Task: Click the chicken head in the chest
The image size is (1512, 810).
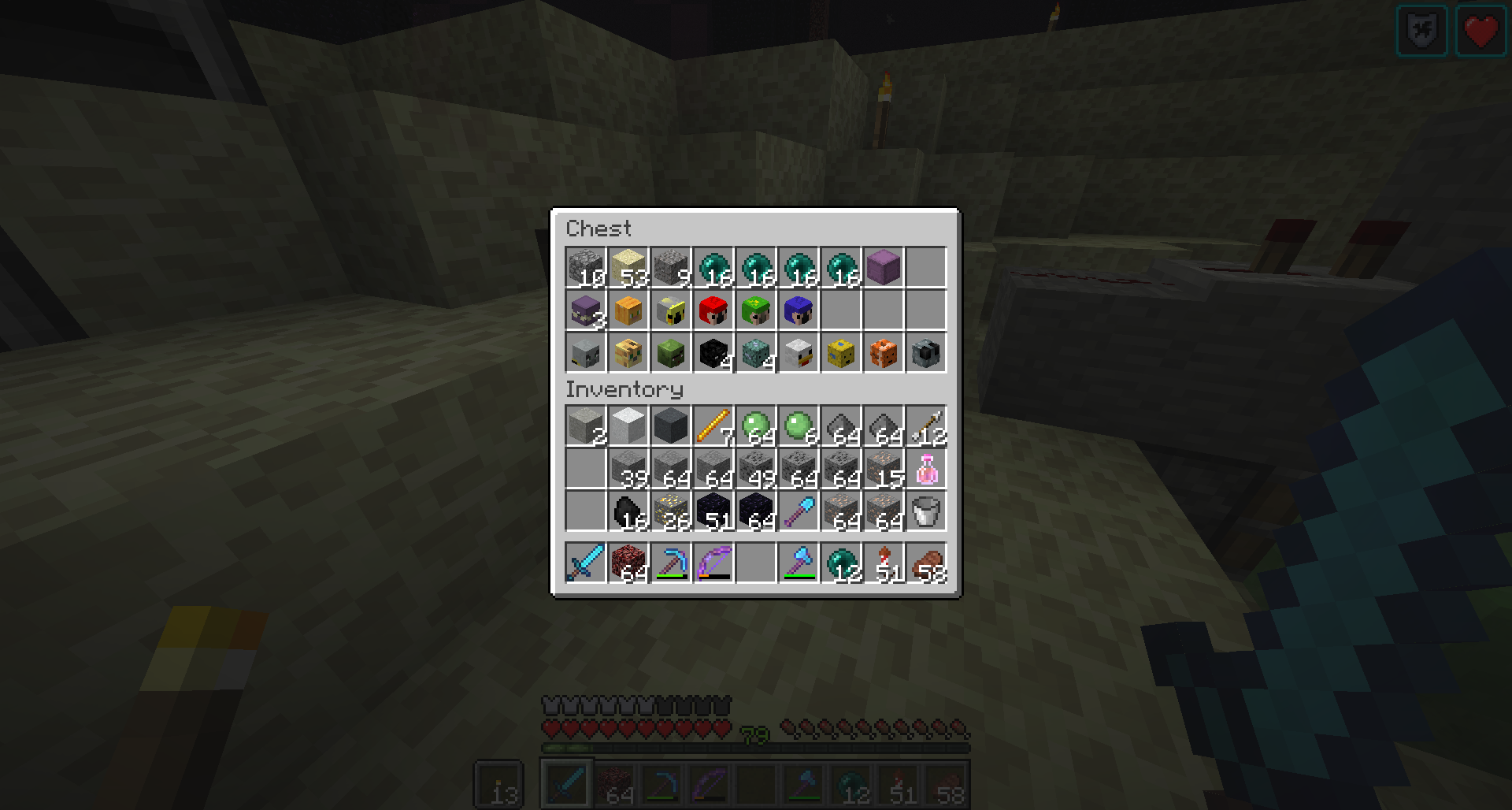Action: tap(798, 353)
